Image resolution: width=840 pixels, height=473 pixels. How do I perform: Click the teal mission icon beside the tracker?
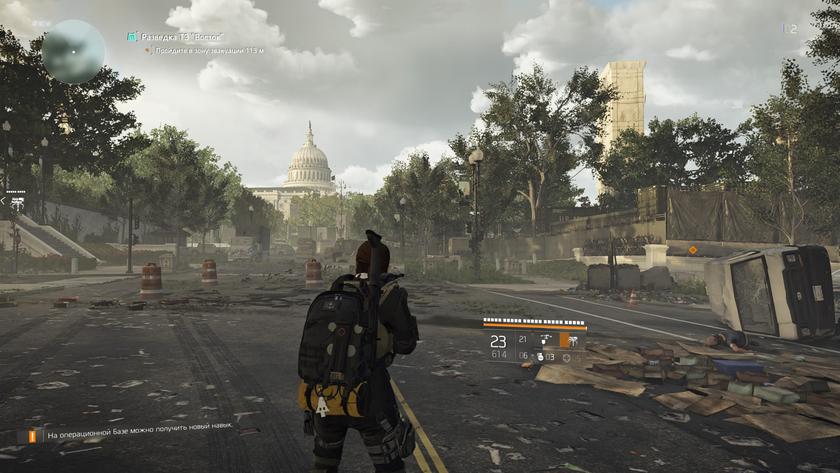point(132,36)
